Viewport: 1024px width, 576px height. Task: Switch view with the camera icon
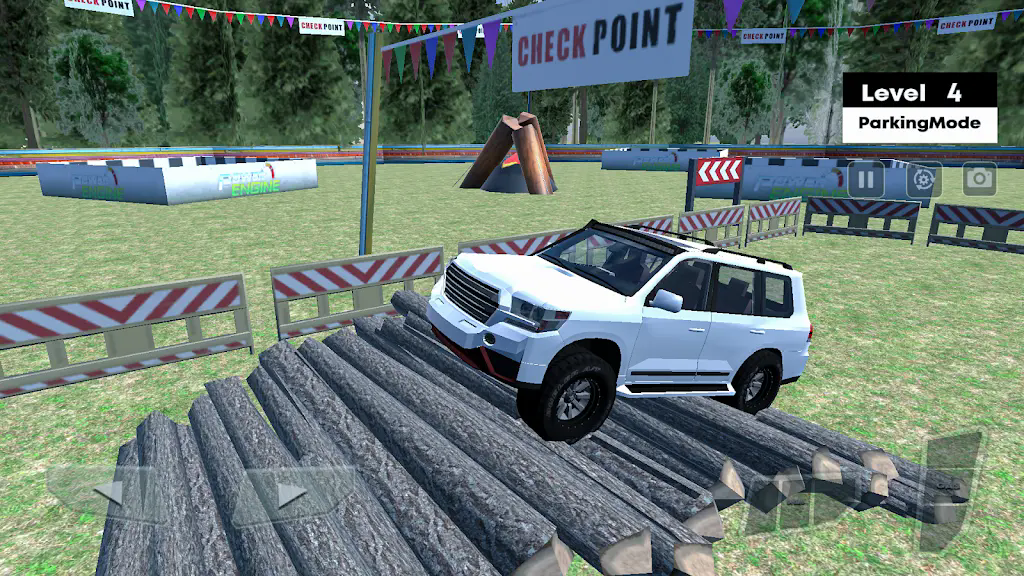coord(979,180)
